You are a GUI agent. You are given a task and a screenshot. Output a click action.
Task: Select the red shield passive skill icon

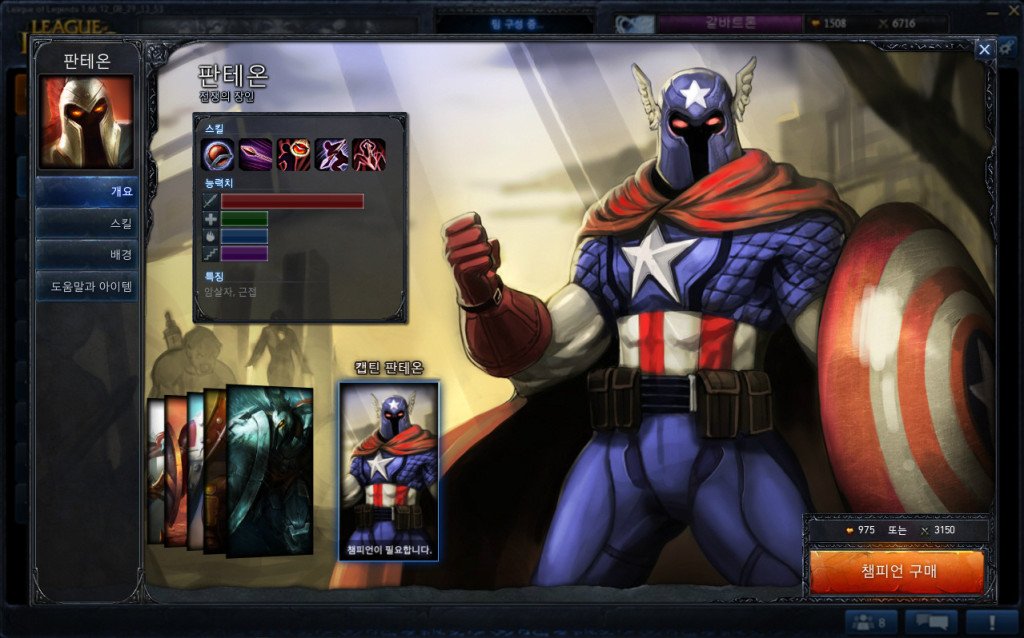coord(218,155)
